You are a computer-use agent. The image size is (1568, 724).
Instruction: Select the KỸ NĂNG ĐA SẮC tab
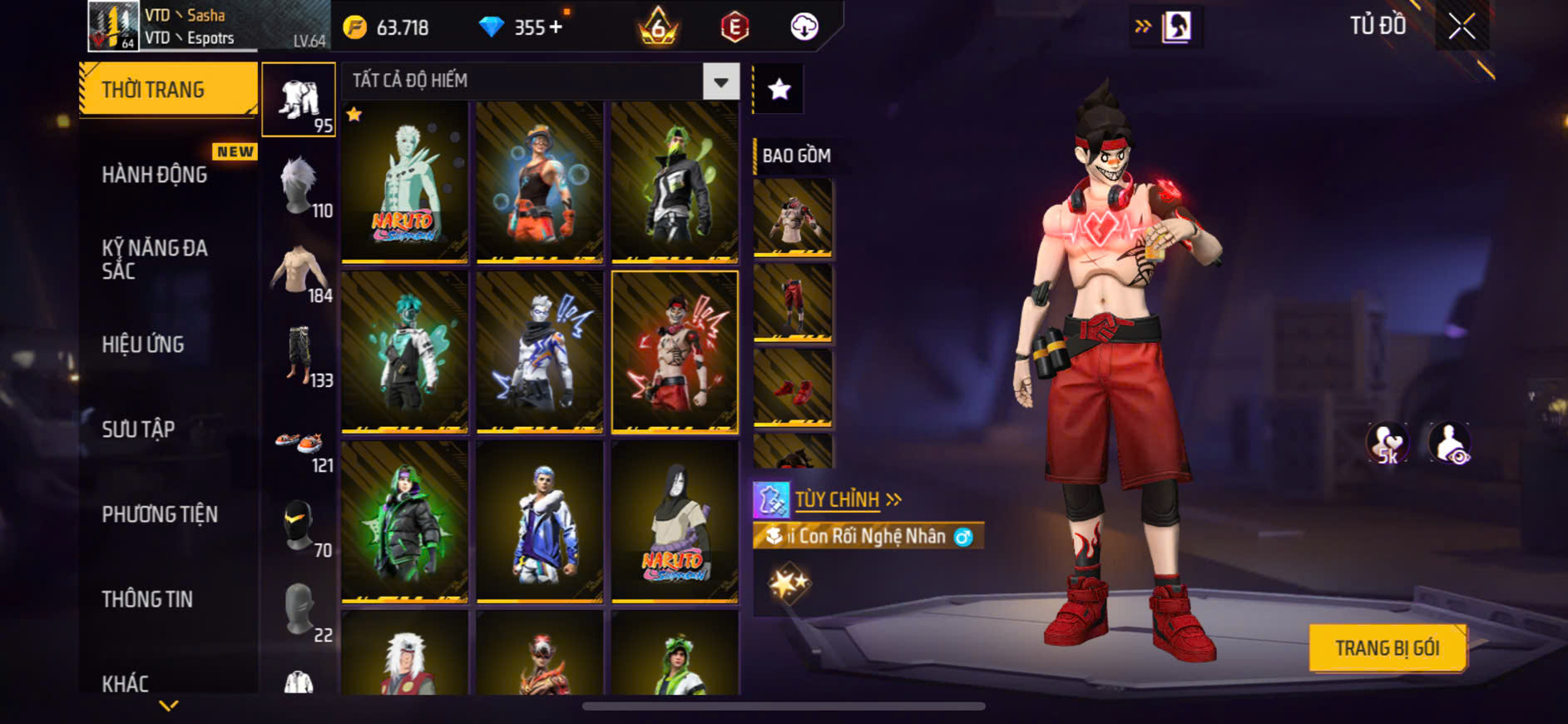click(x=155, y=259)
